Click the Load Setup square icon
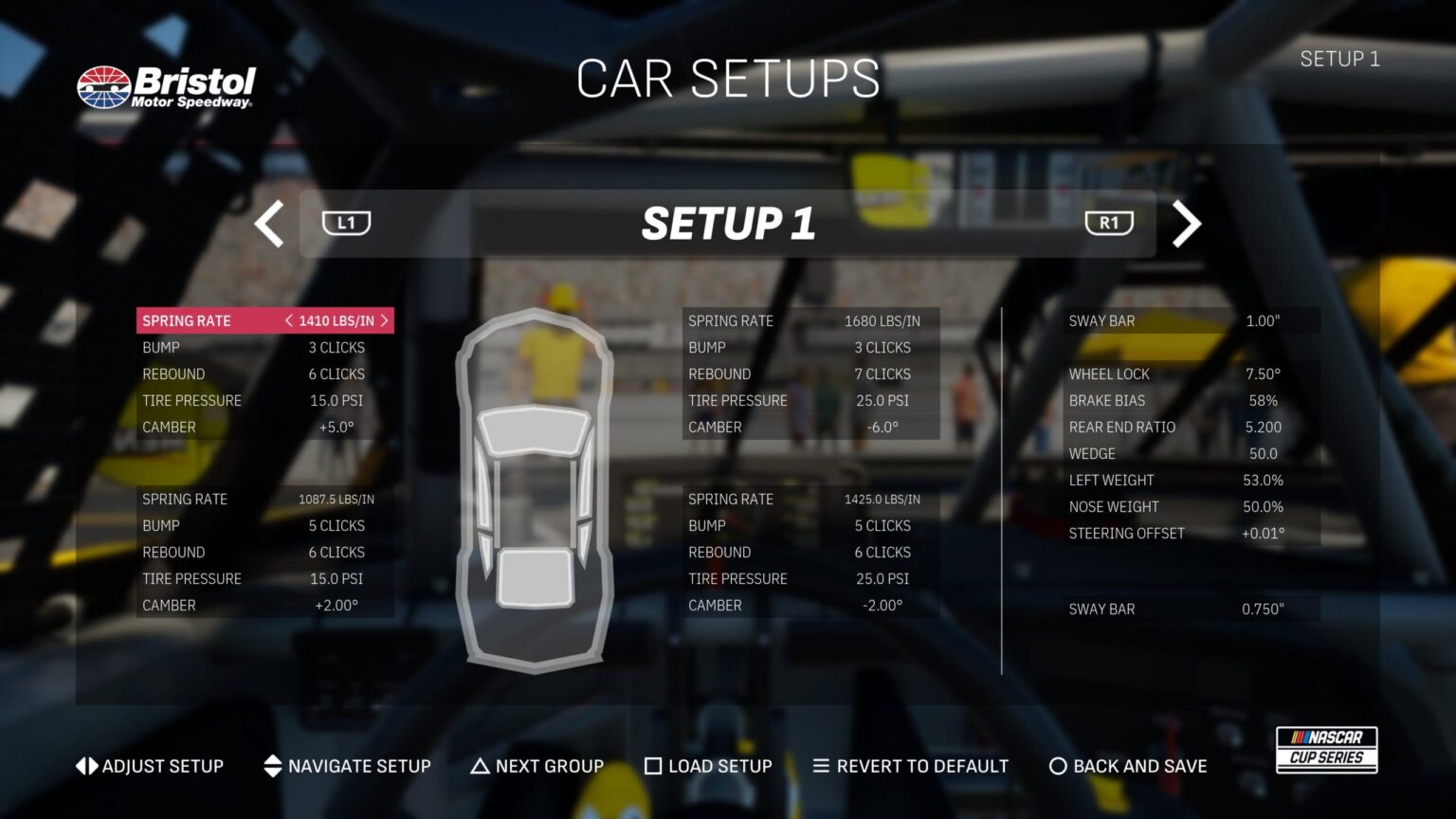This screenshot has width=1456, height=819. [653, 766]
